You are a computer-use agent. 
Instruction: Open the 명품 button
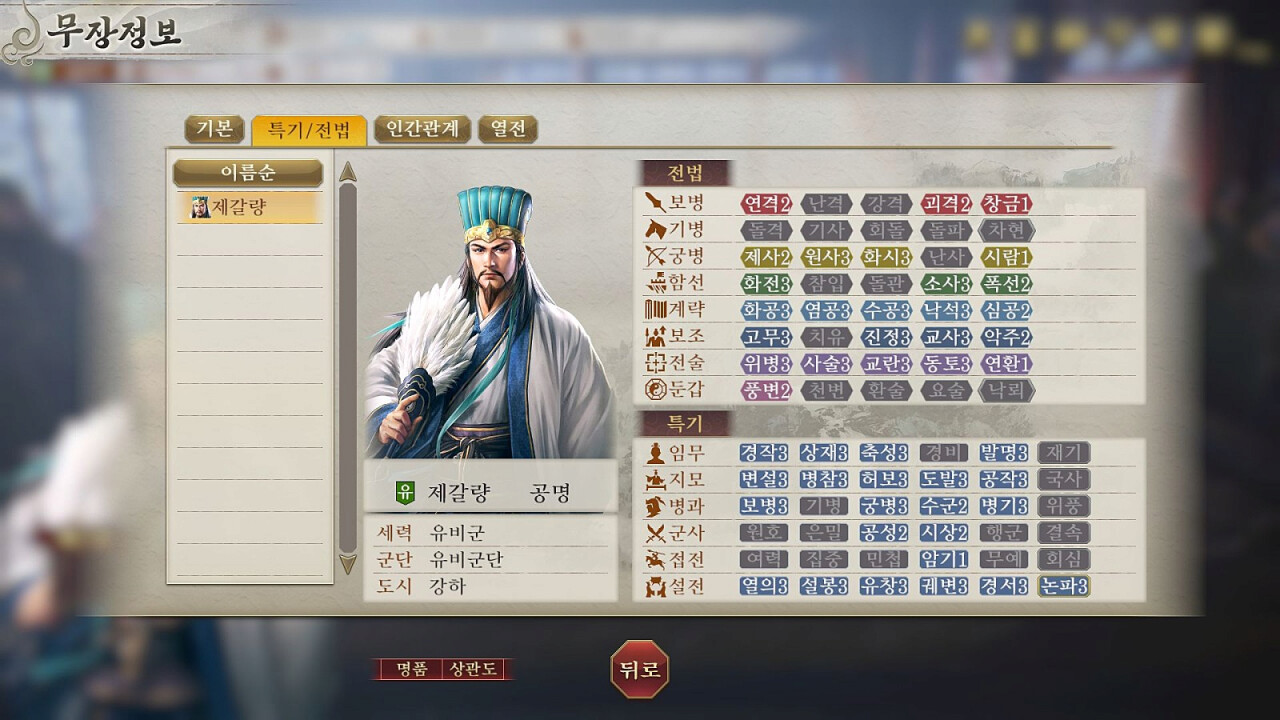(411, 669)
